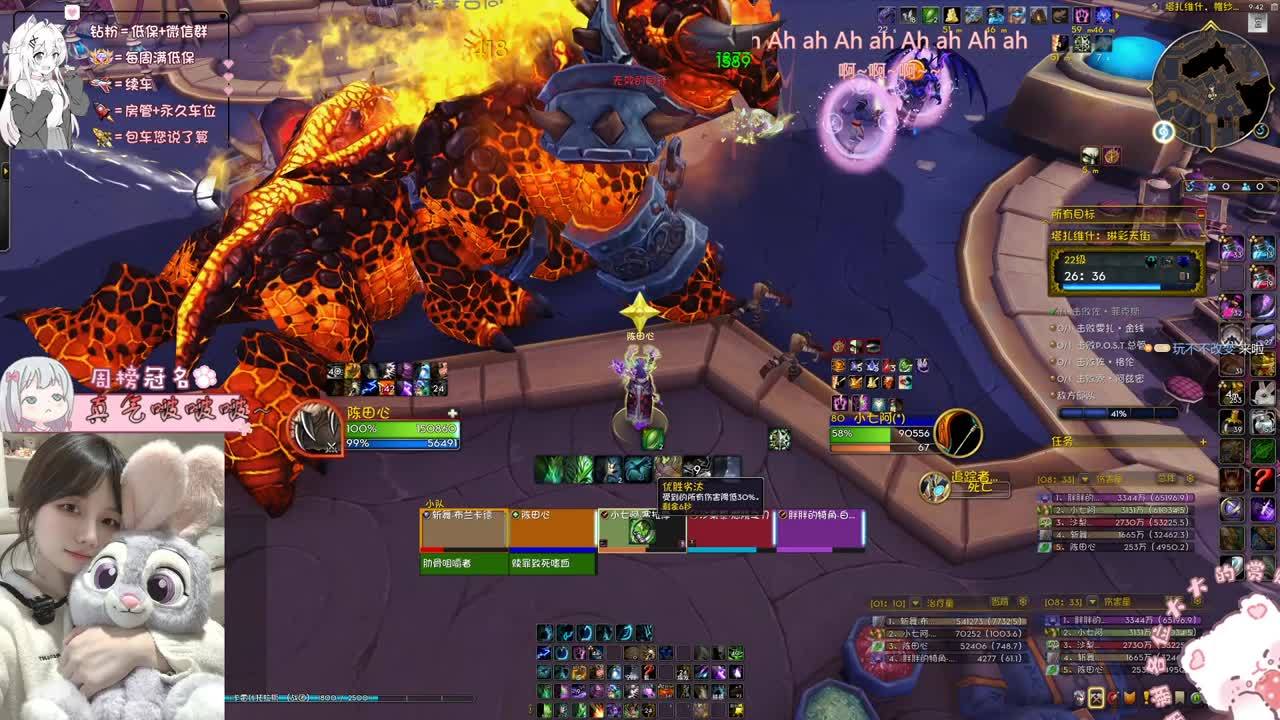The width and height of the screenshot is (1280, 720).
Task: Click the player portrait of 陈田心
Action: pos(318,430)
